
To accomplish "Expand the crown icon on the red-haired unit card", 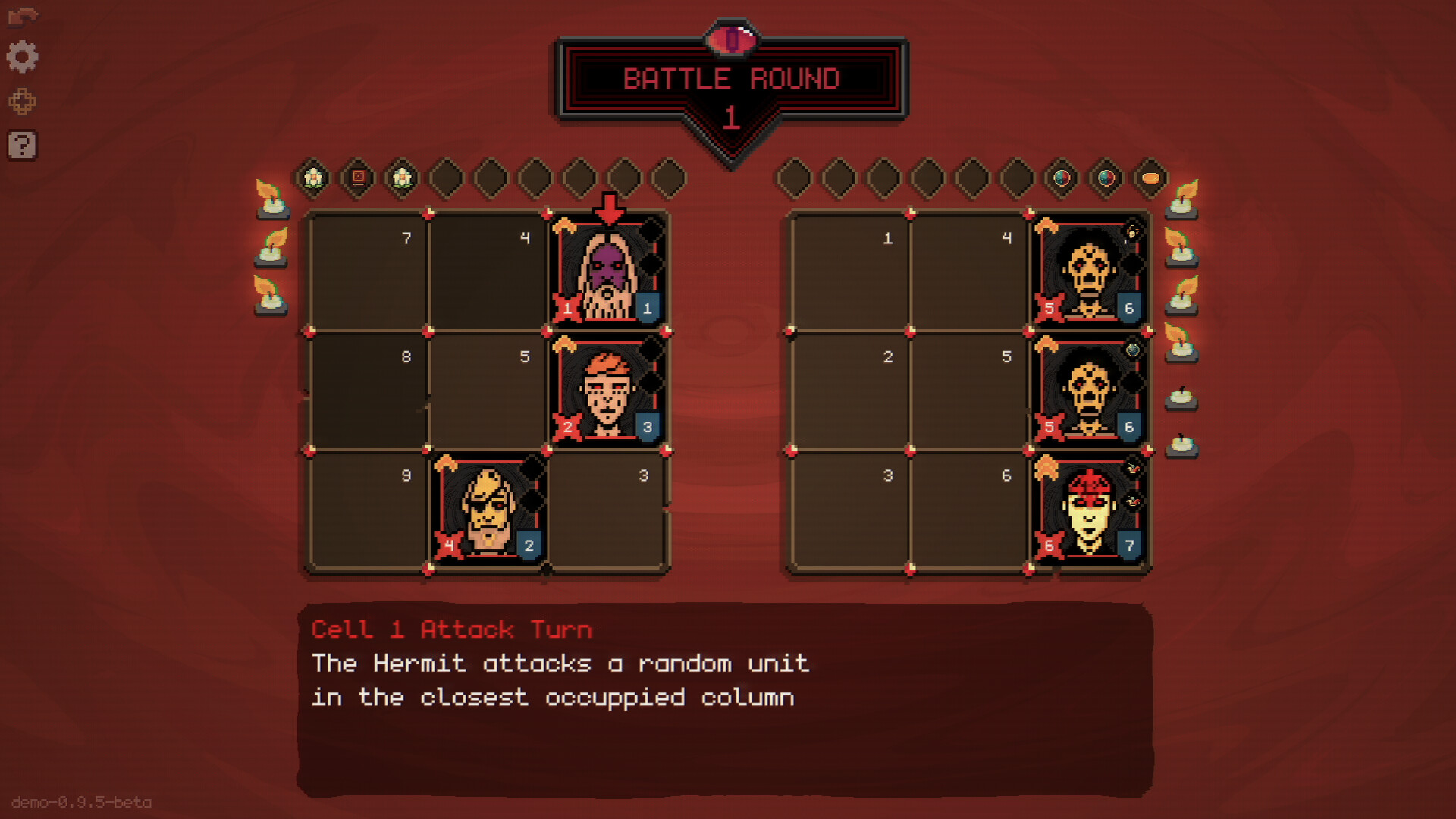I will [x=566, y=343].
